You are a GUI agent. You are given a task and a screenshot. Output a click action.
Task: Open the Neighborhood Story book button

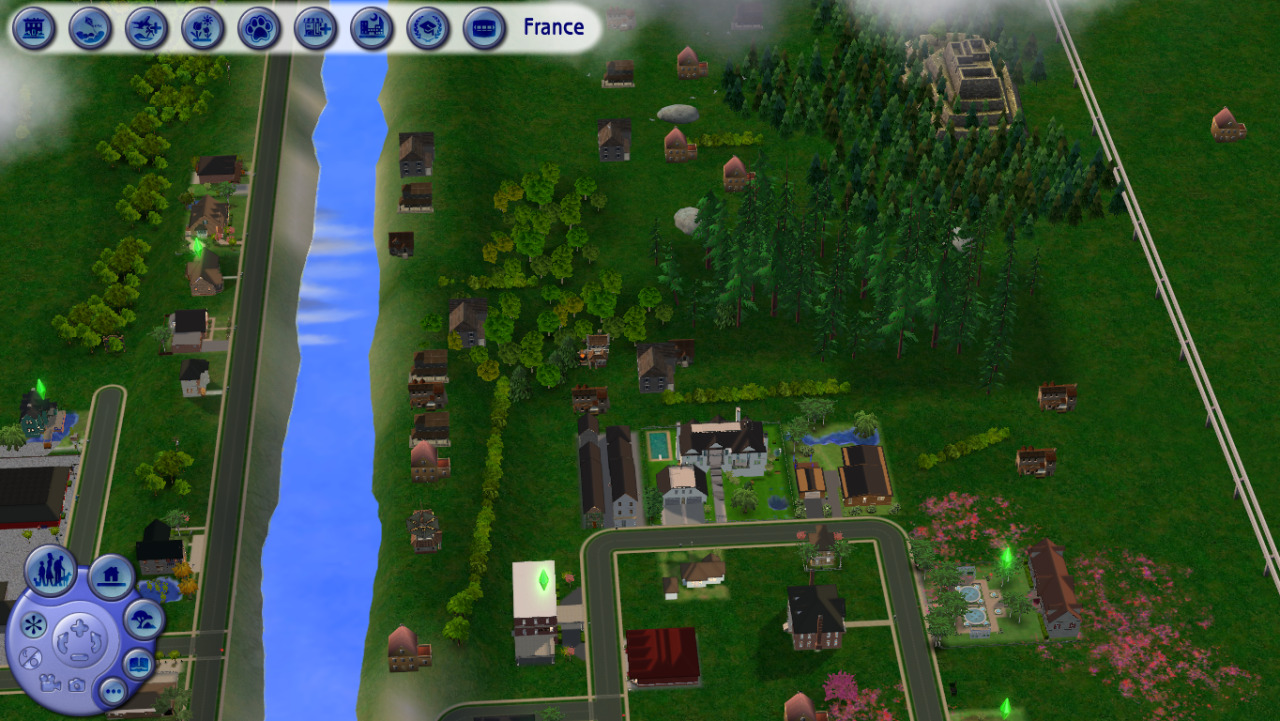[x=139, y=663]
